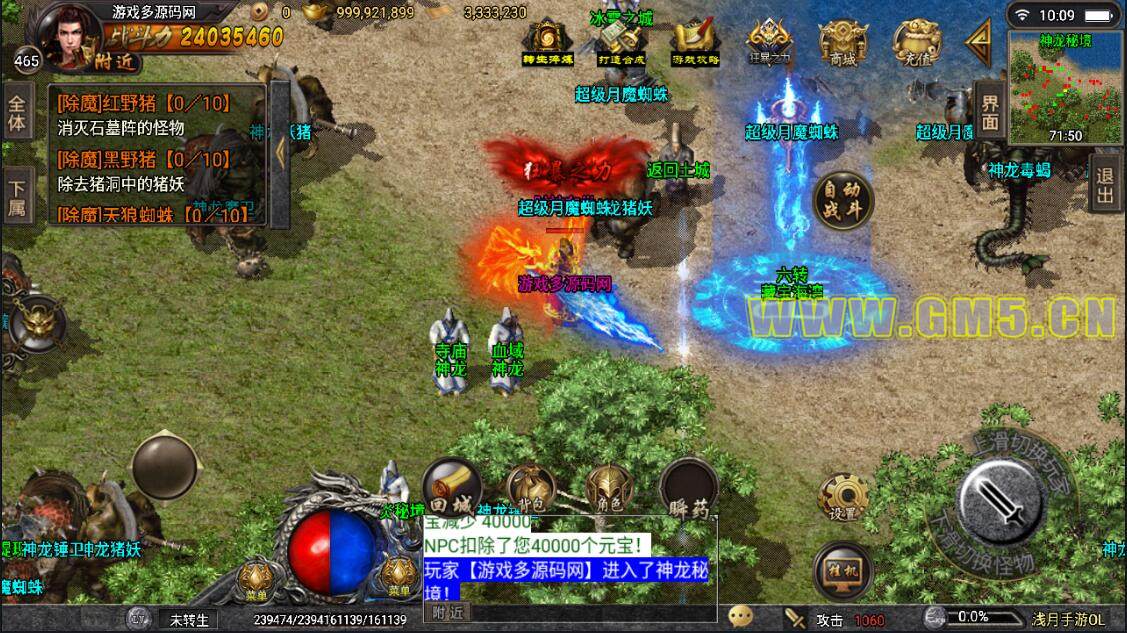Open 打造合成 crafting menu
The height and width of the screenshot is (633, 1127).
(x=622, y=43)
